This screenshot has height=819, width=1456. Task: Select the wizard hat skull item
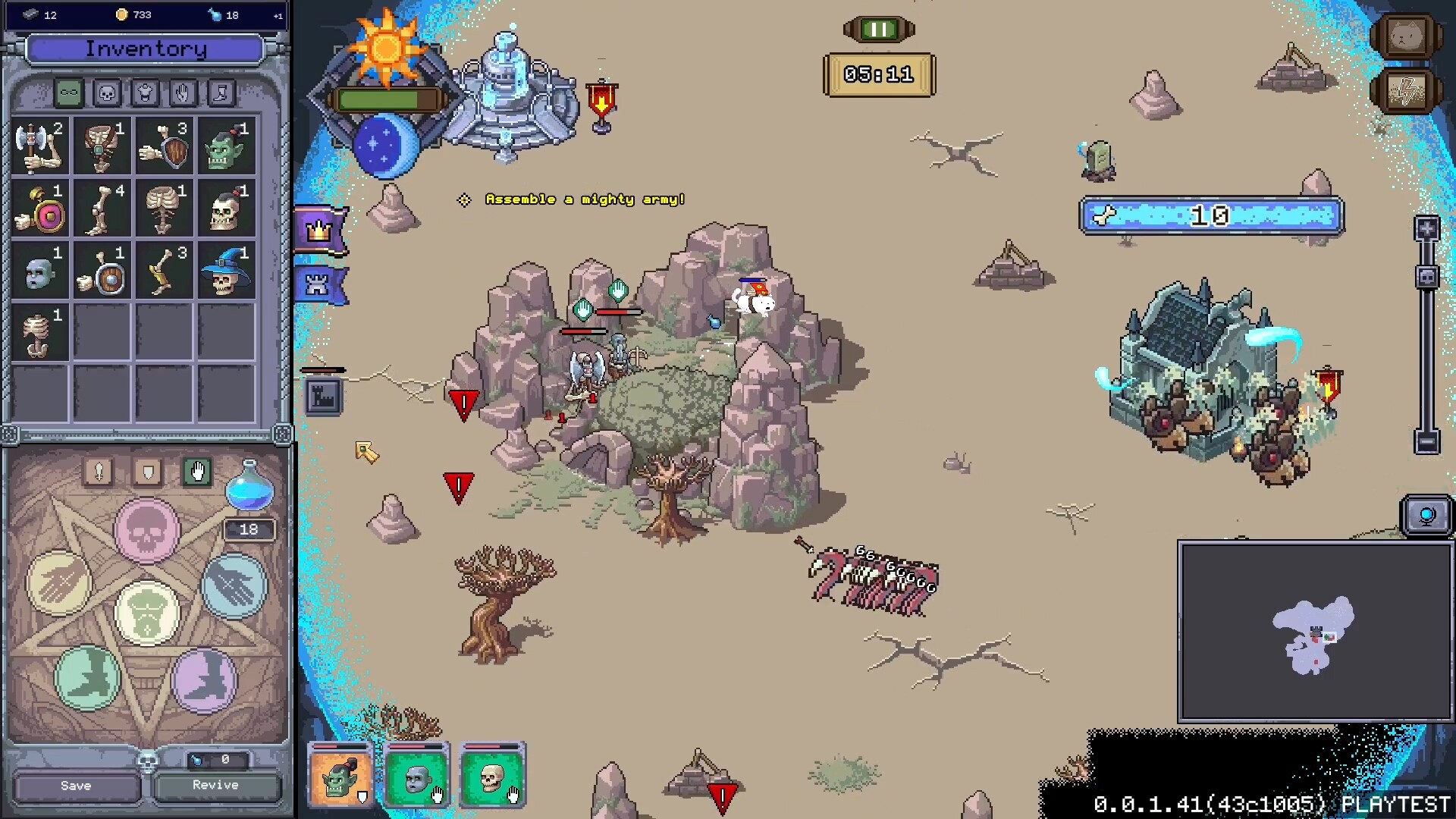pyautogui.click(x=226, y=271)
